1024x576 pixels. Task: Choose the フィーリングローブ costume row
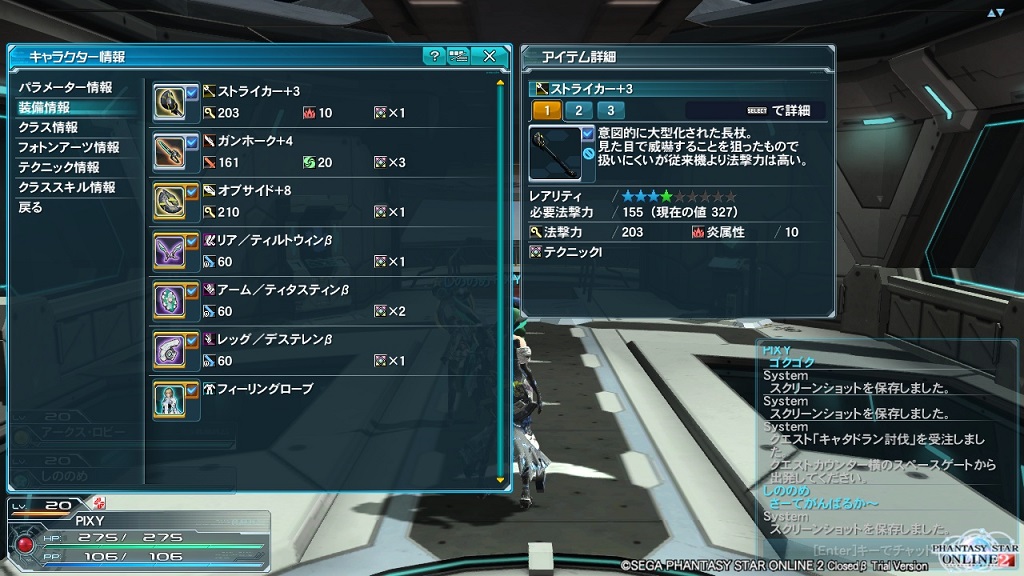(320, 398)
